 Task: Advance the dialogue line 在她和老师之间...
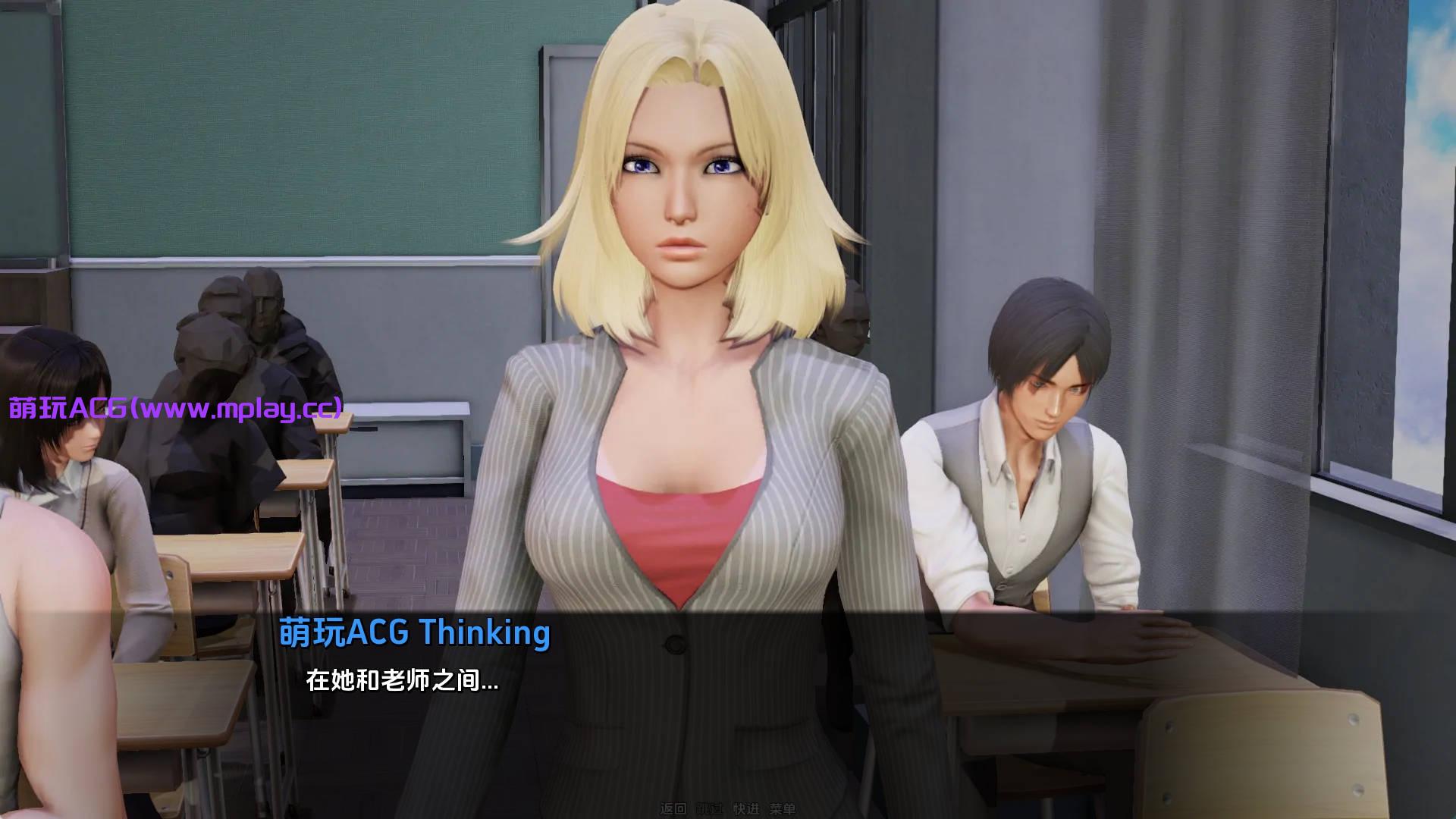click(402, 680)
